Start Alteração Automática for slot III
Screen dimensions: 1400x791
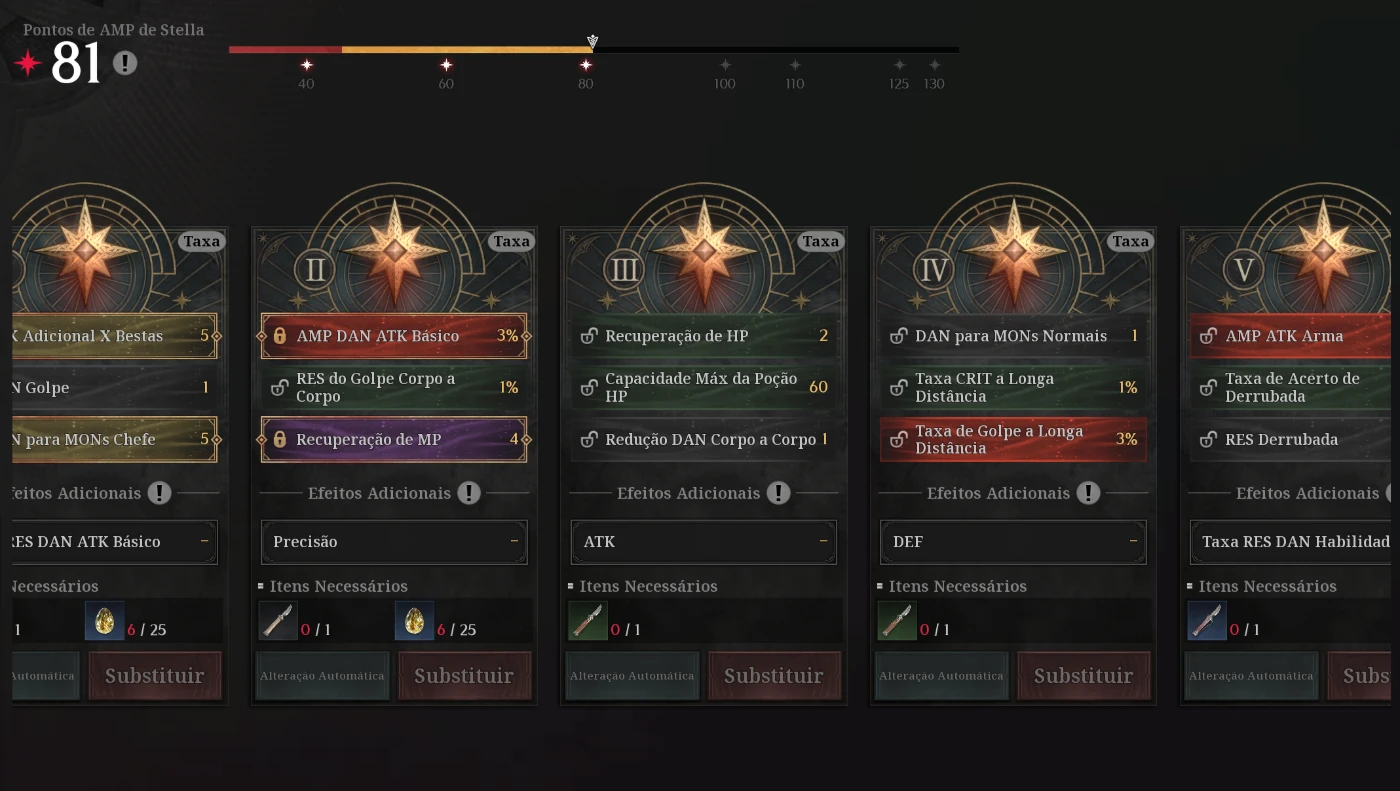click(x=632, y=676)
